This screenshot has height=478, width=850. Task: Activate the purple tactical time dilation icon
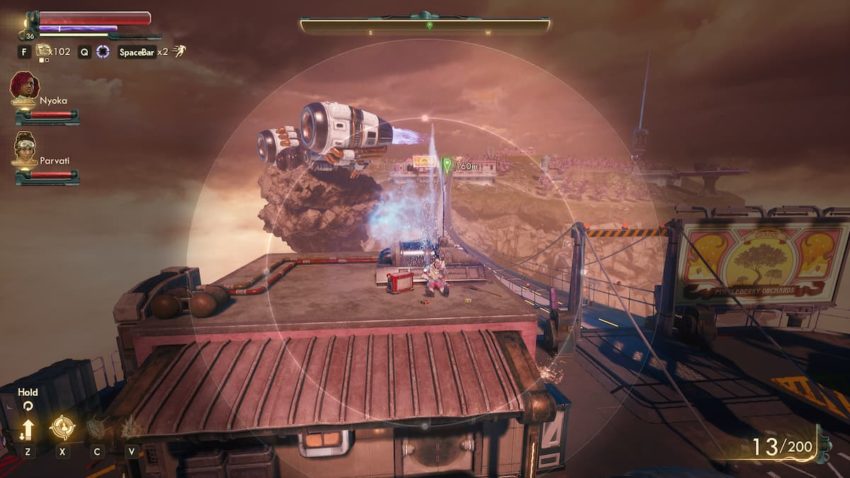[x=102, y=51]
